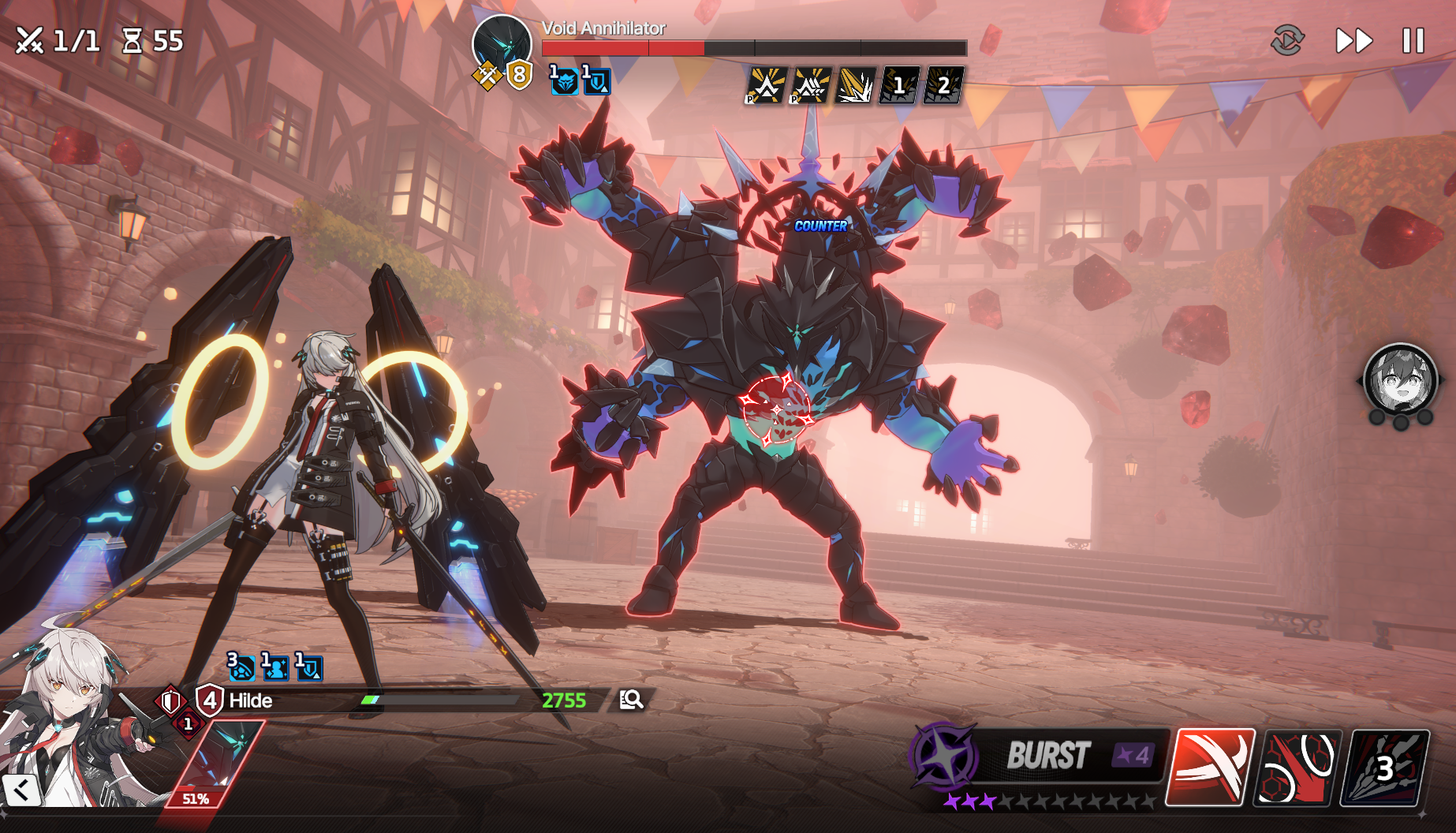Click the back arrow button
This screenshot has width=1456, height=833.
point(21,790)
